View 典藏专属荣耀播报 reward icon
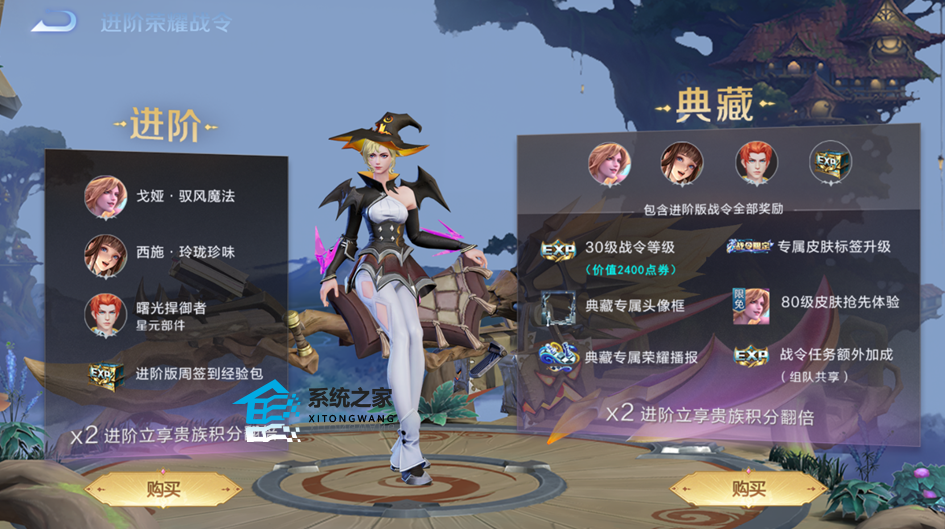This screenshot has height=529, width=945. [558, 356]
